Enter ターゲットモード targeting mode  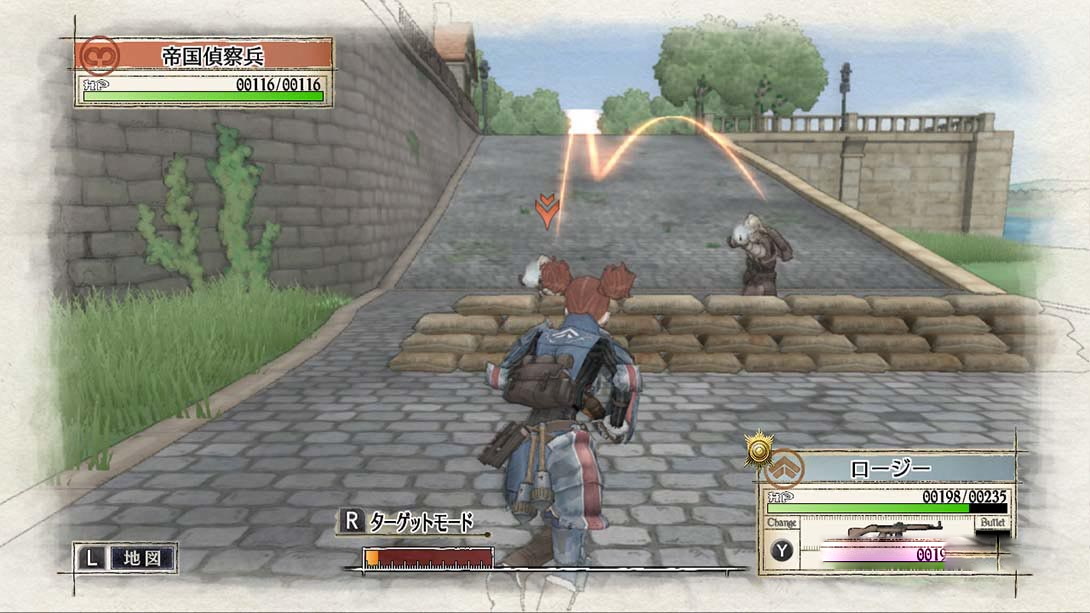pyautogui.click(x=407, y=521)
